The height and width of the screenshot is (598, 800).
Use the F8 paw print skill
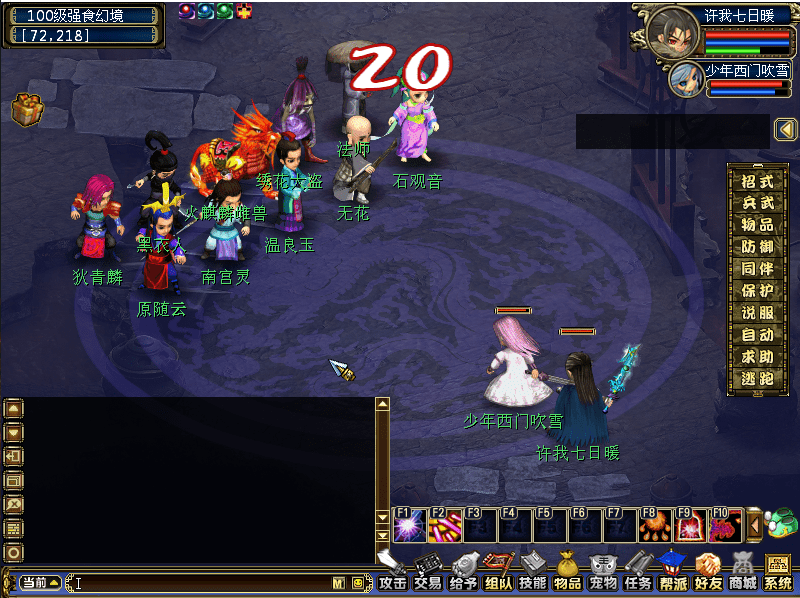pos(653,524)
